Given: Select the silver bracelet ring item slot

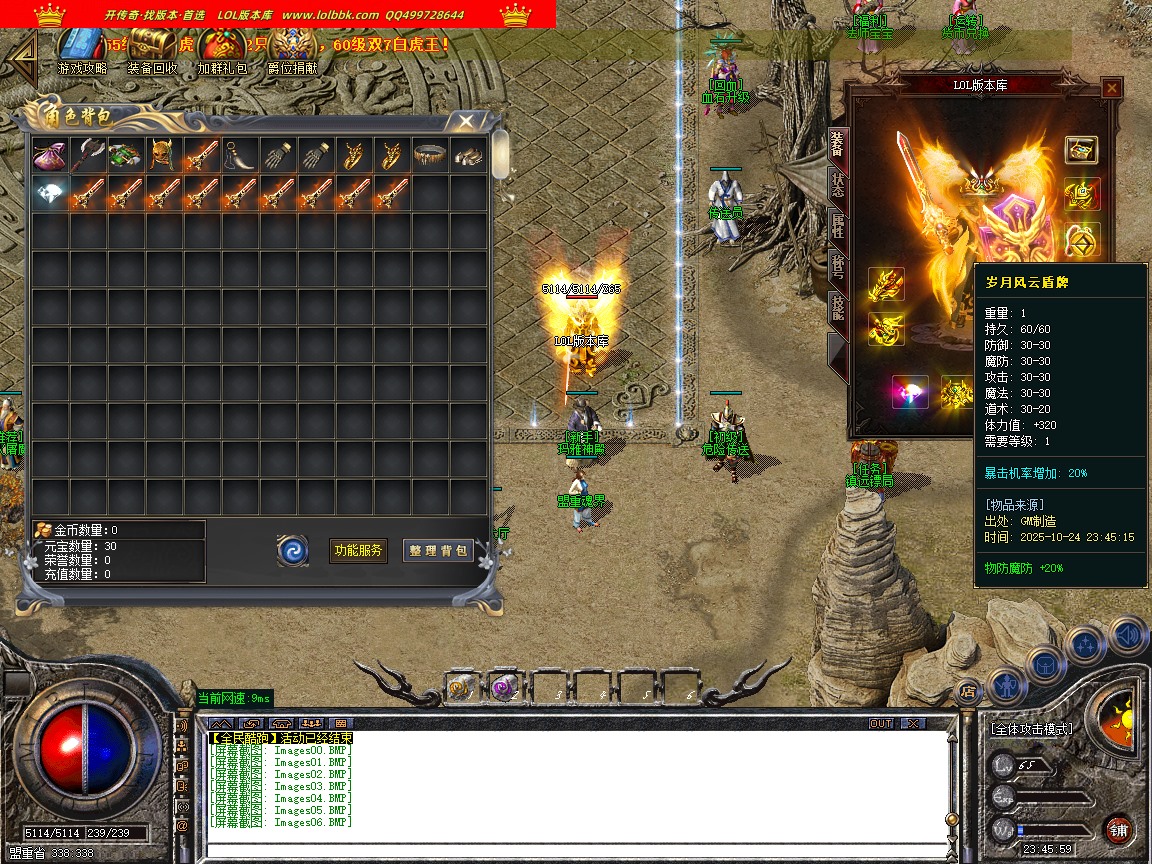Looking at the screenshot, I should coord(429,155).
